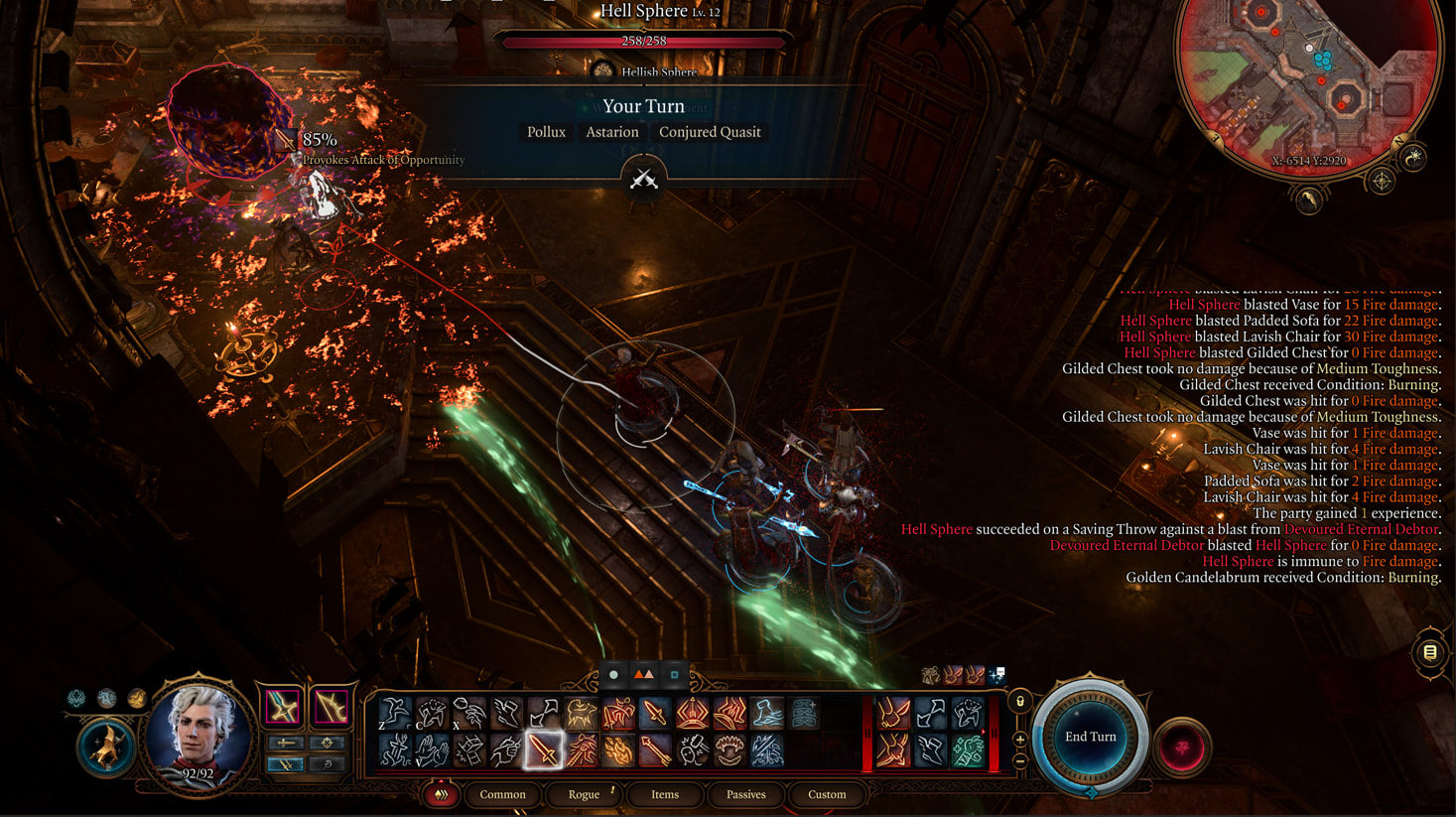Select the Conjured Quasit turn entry

(x=710, y=132)
